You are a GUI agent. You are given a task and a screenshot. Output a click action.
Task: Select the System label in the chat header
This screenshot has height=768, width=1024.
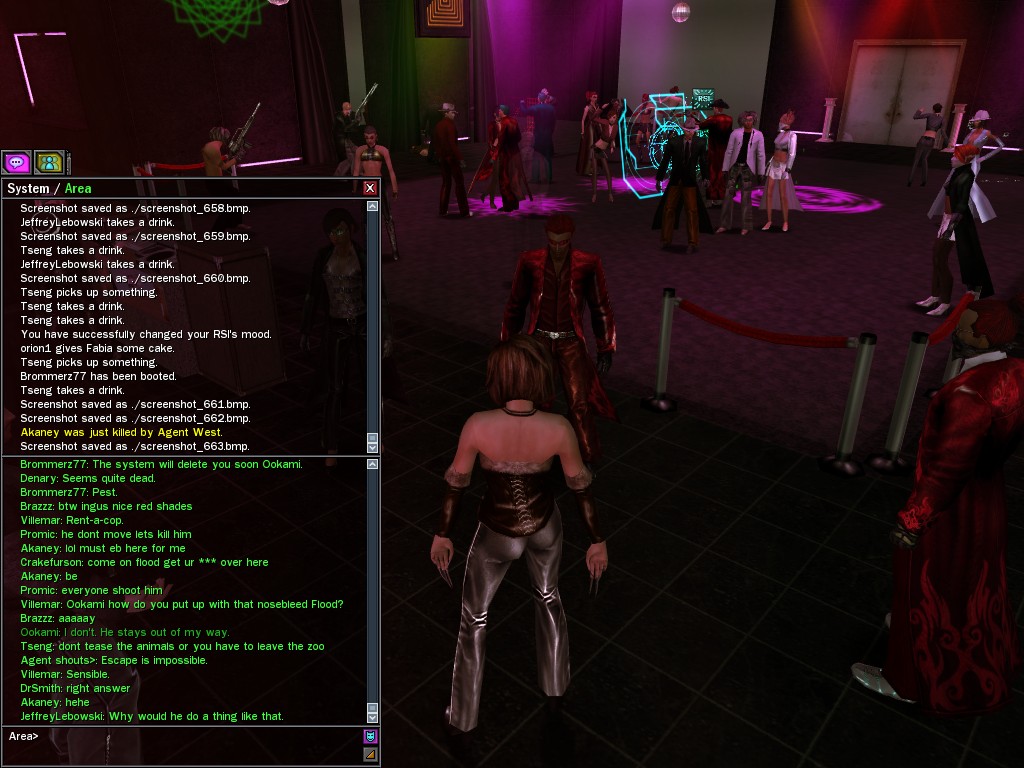pyautogui.click(x=28, y=188)
